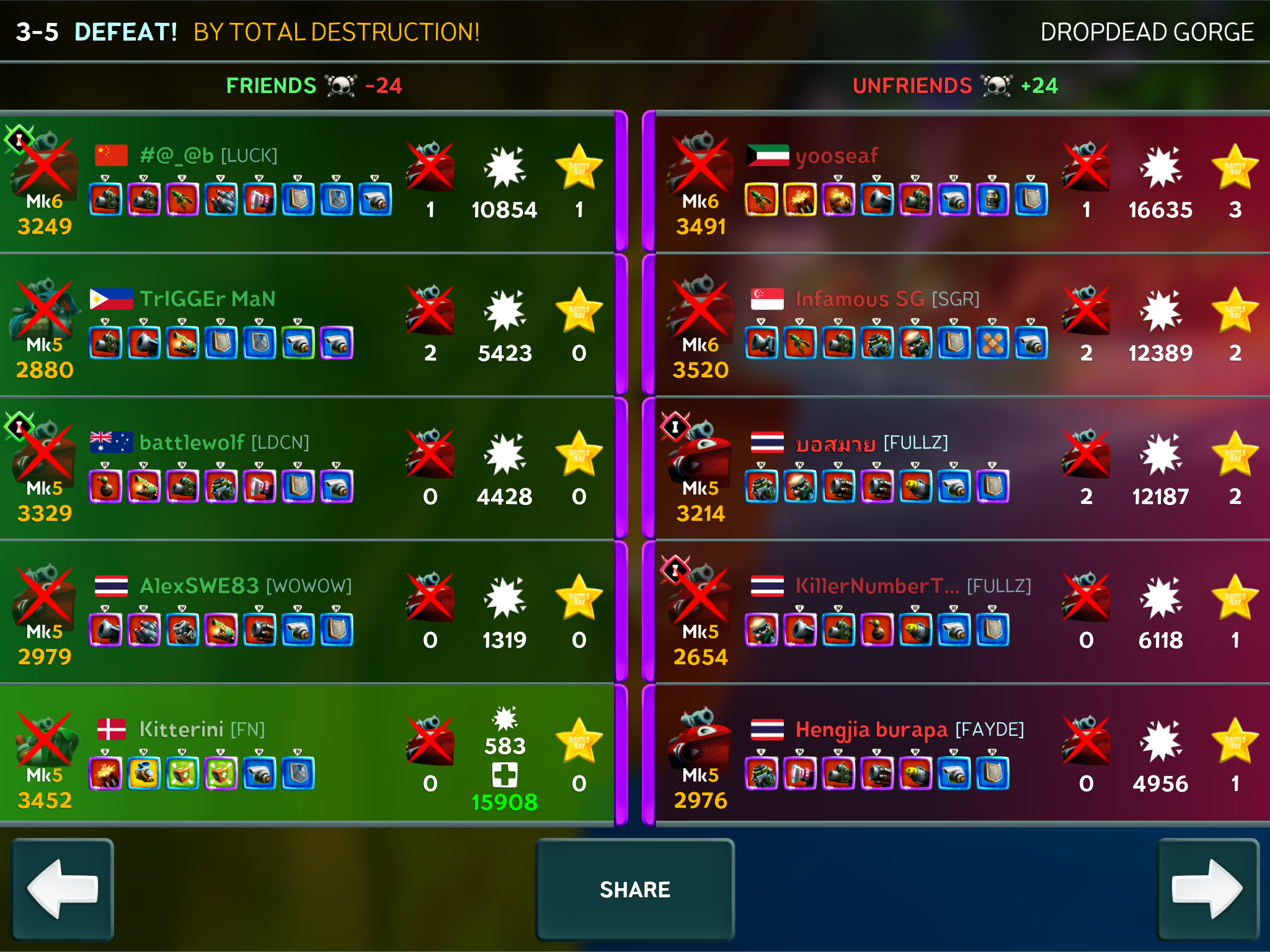This screenshot has width=1270, height=952.
Task: Share the battle results
Action: point(634,889)
